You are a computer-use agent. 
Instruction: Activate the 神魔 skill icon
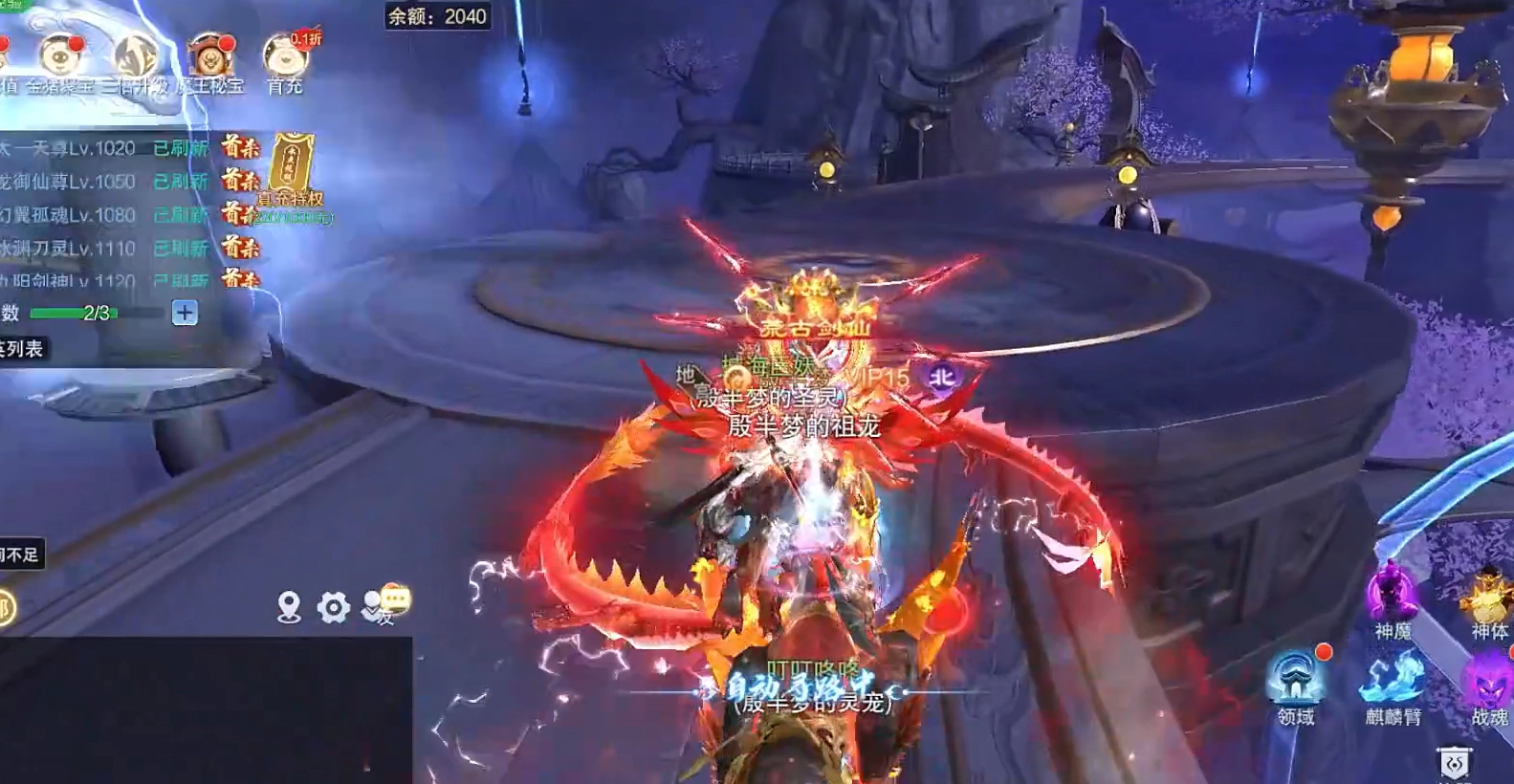tap(1393, 595)
